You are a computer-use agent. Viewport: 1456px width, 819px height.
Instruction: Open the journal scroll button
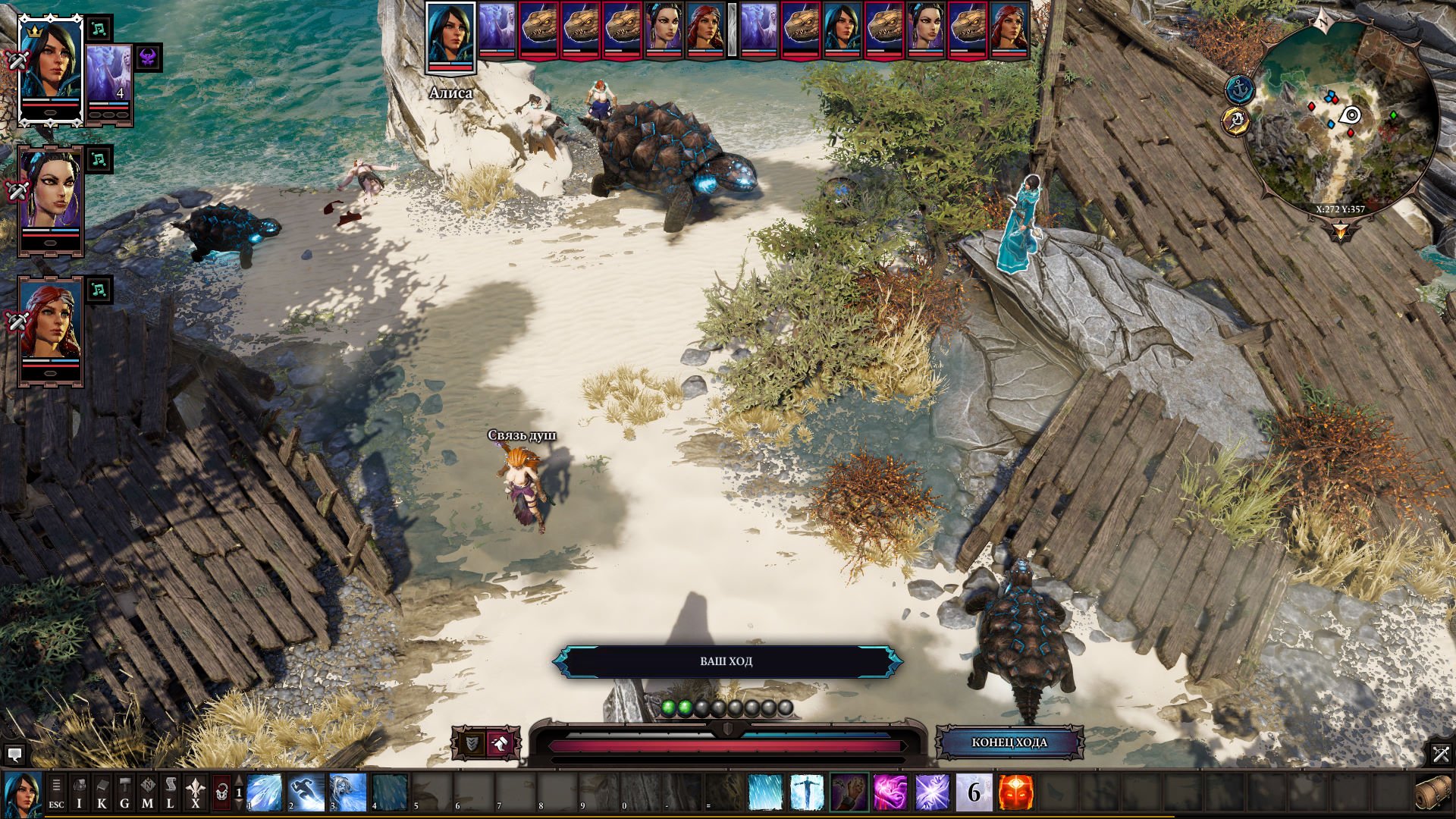[x=170, y=792]
